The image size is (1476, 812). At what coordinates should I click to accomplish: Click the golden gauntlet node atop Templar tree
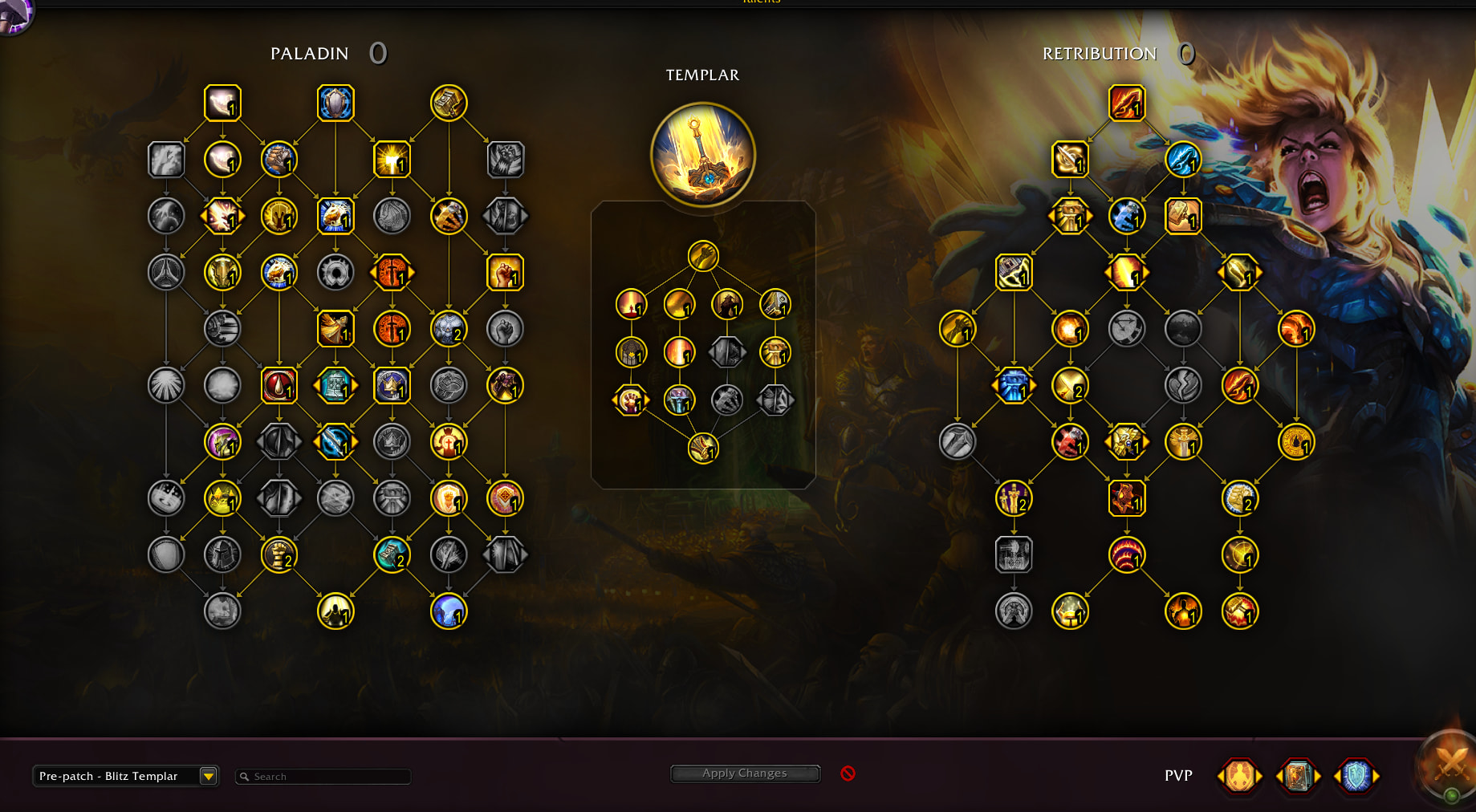(703, 256)
